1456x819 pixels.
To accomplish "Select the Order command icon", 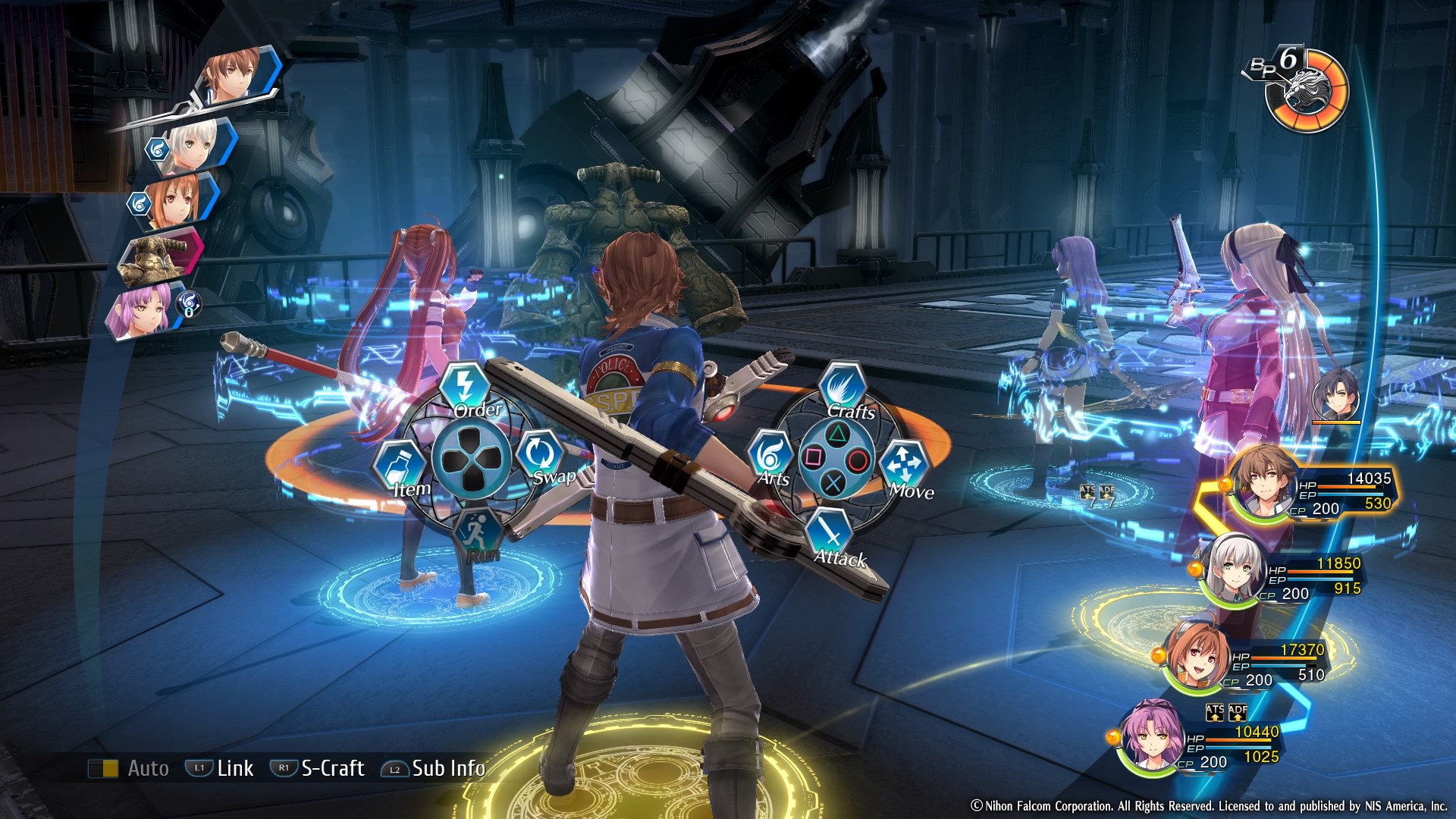I will coord(465,387).
